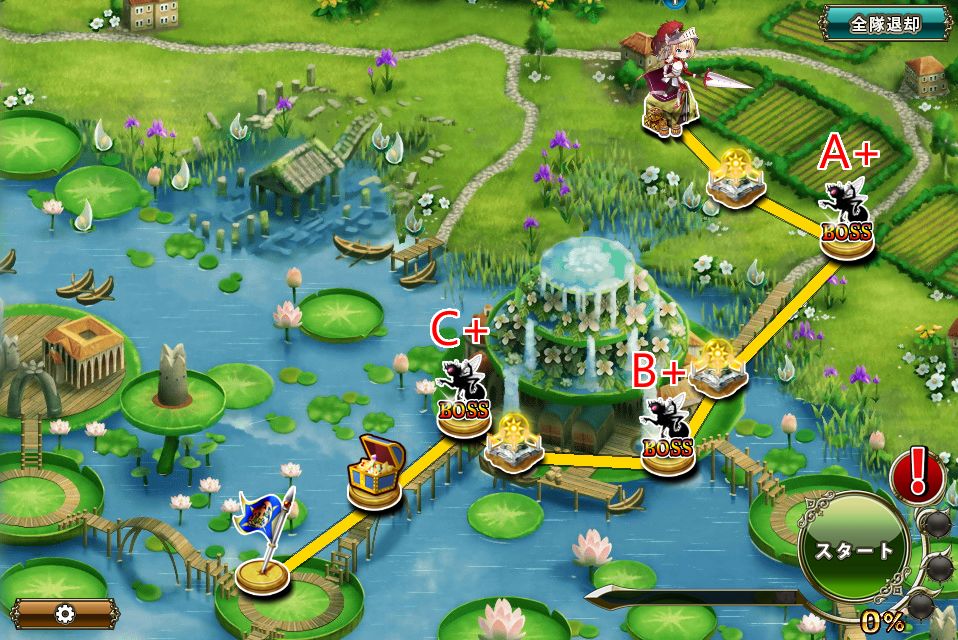This screenshot has height=640, width=958.
Task: Click the 全隊退却 retreat button
Action: pyautogui.click(x=885, y=24)
